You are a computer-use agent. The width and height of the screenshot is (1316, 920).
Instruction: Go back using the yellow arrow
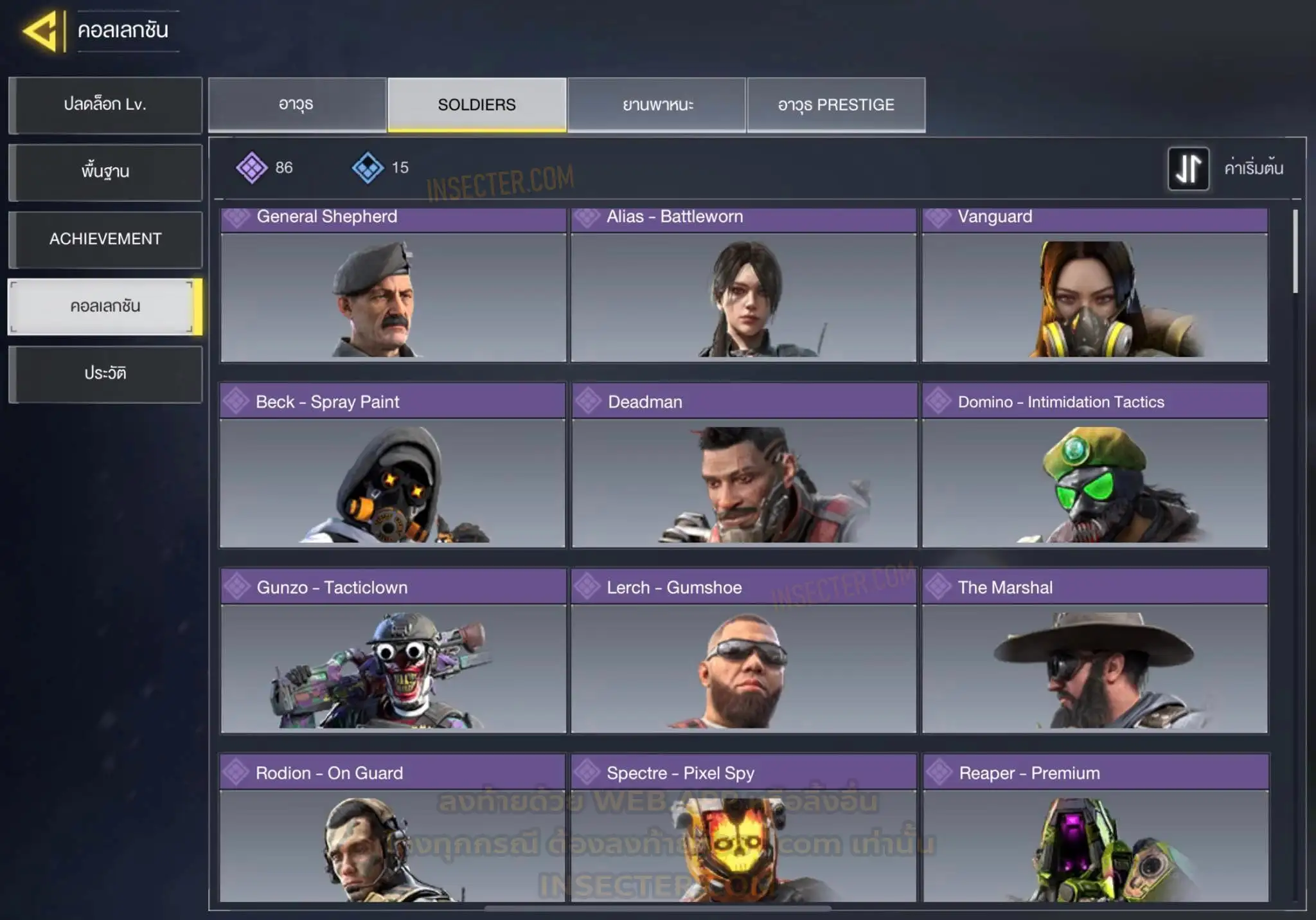coord(42,31)
